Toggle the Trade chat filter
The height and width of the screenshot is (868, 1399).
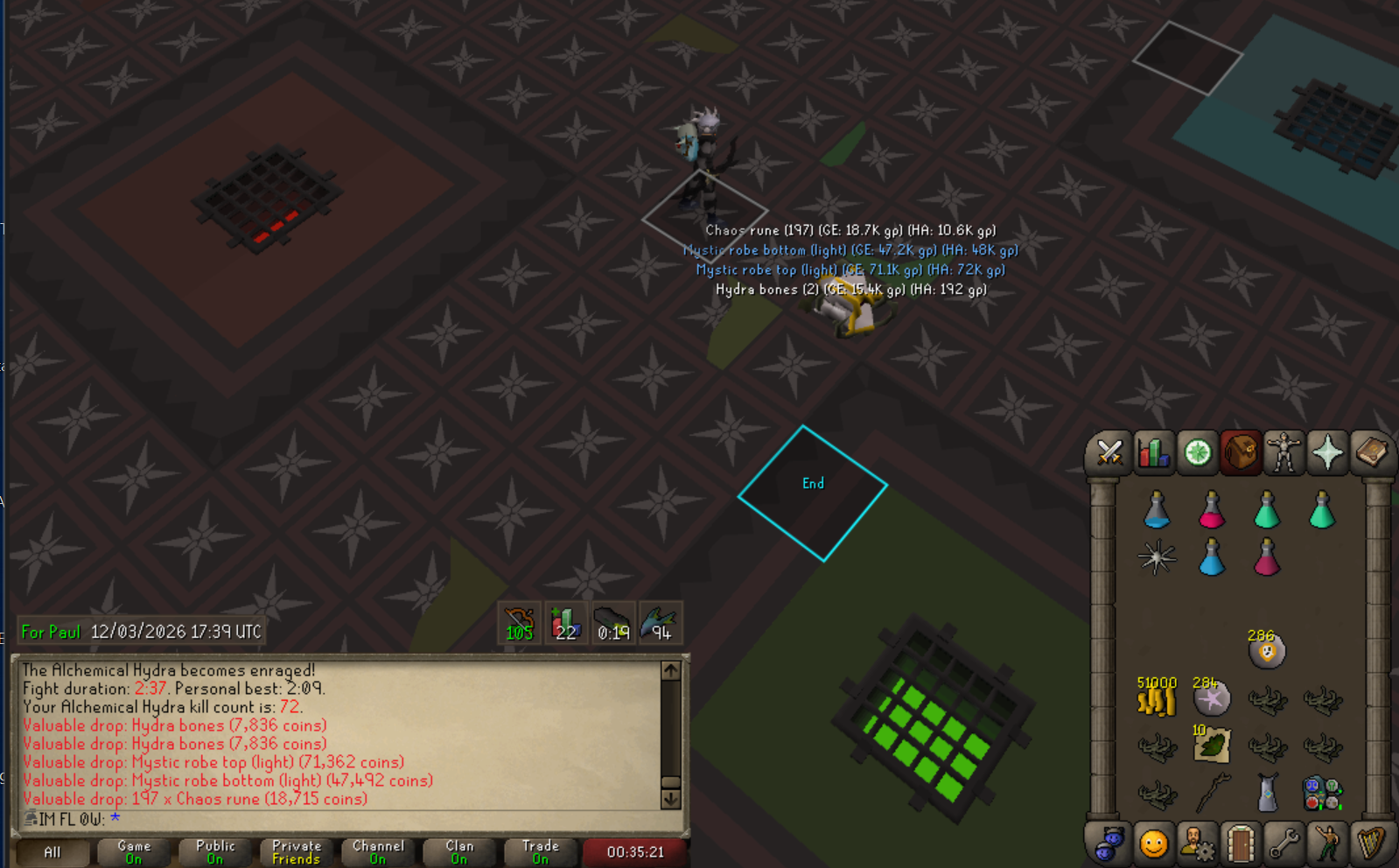pos(540,852)
